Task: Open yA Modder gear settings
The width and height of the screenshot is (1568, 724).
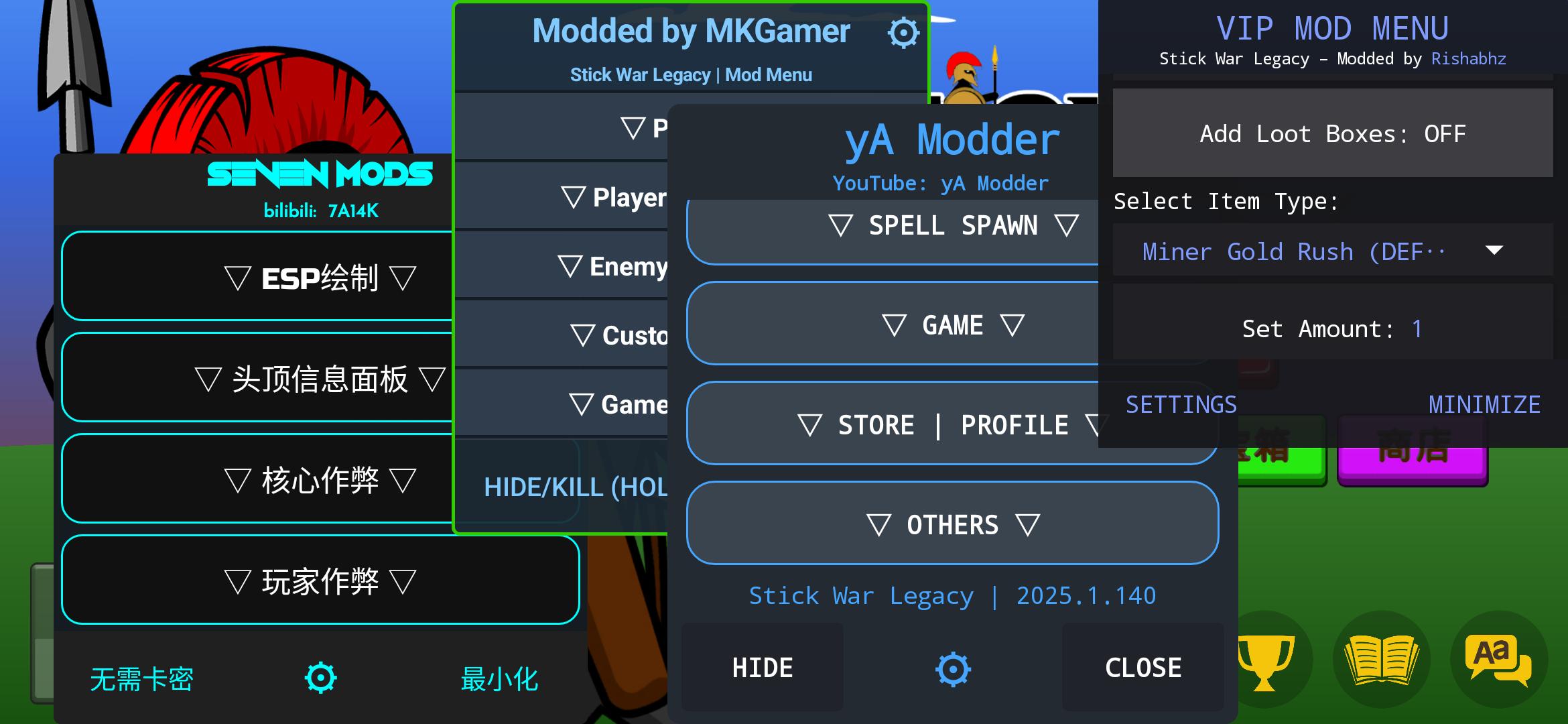Action: tap(953, 669)
